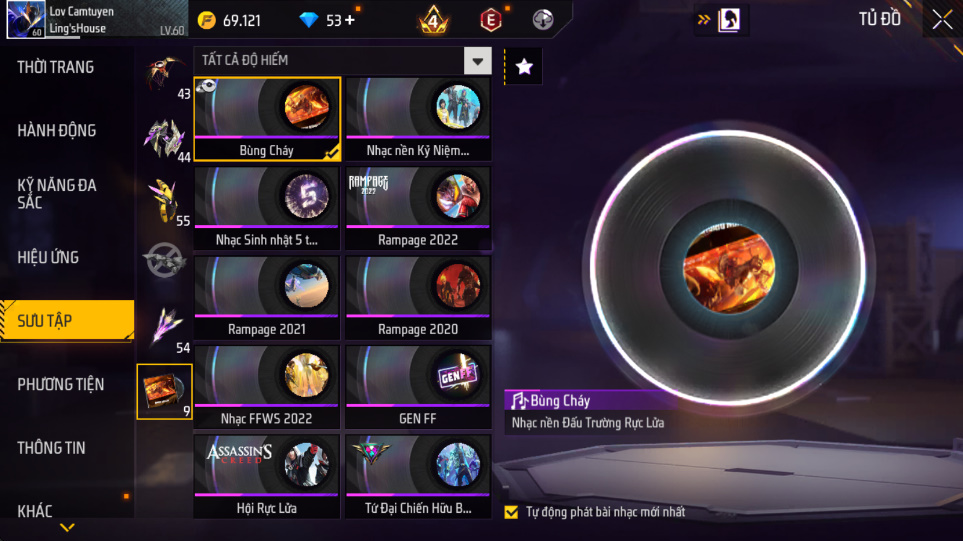
Task: Expand the Tất Cả Độ Hiếm rarity dropdown
Action: click(x=478, y=61)
